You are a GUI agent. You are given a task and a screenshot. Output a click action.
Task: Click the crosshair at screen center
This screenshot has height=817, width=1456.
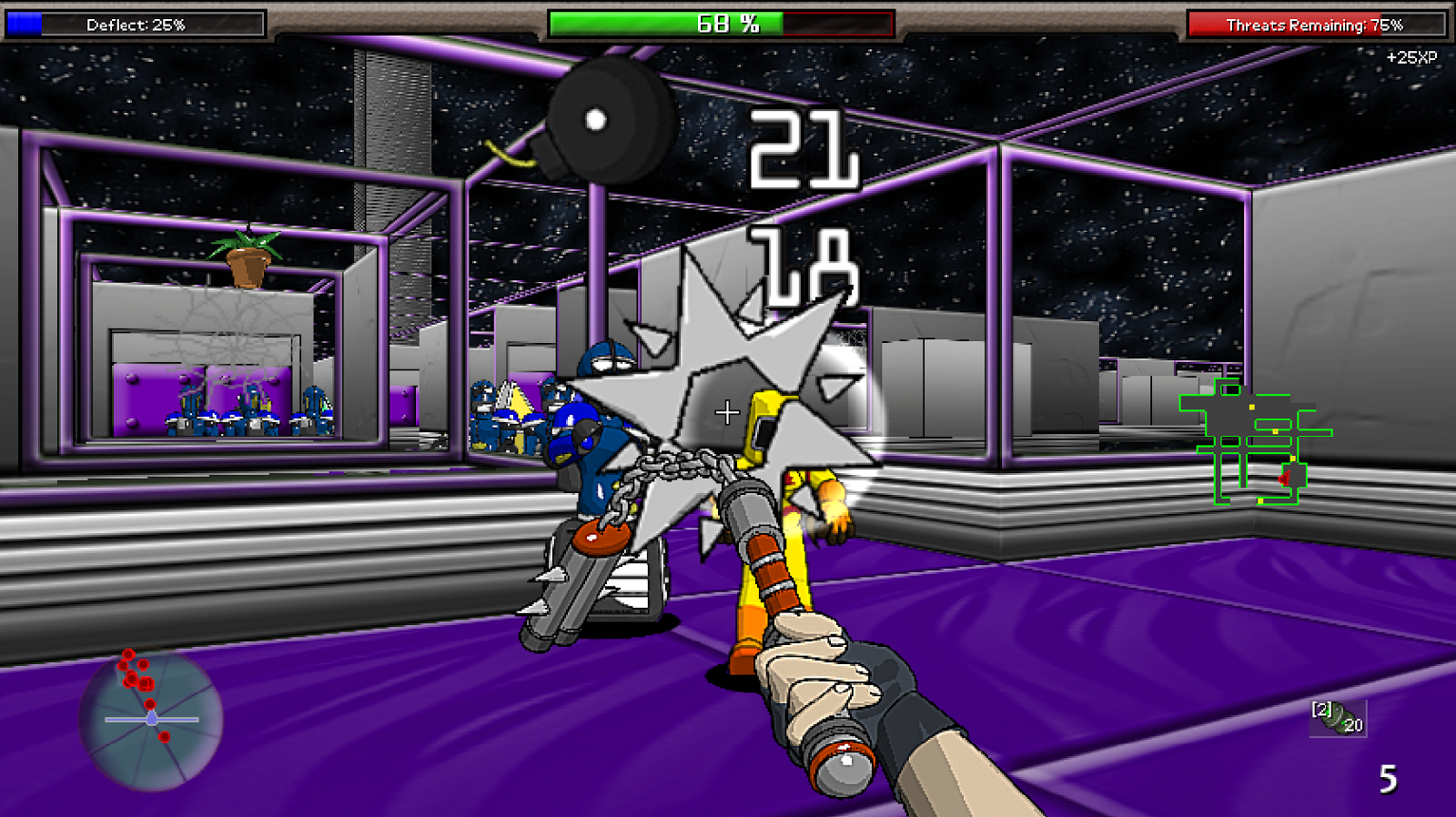(728, 414)
